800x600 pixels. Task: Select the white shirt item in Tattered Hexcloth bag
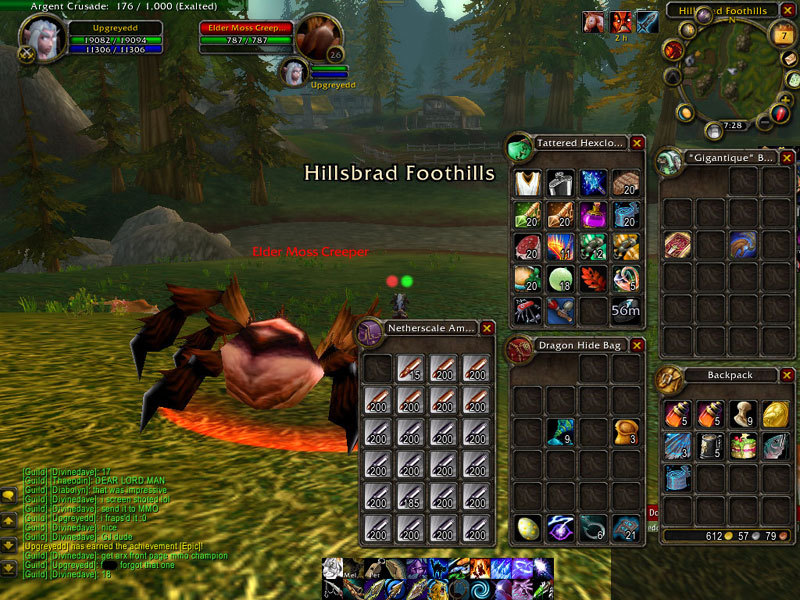[527, 183]
